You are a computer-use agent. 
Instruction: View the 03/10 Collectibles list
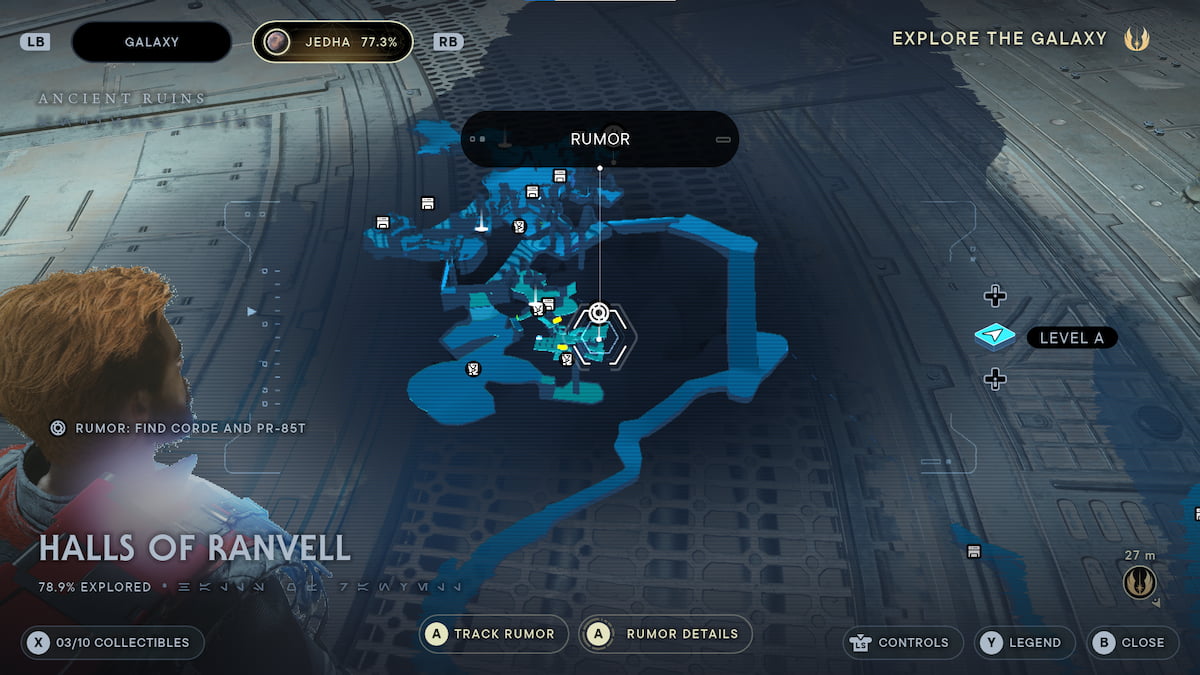[112, 642]
